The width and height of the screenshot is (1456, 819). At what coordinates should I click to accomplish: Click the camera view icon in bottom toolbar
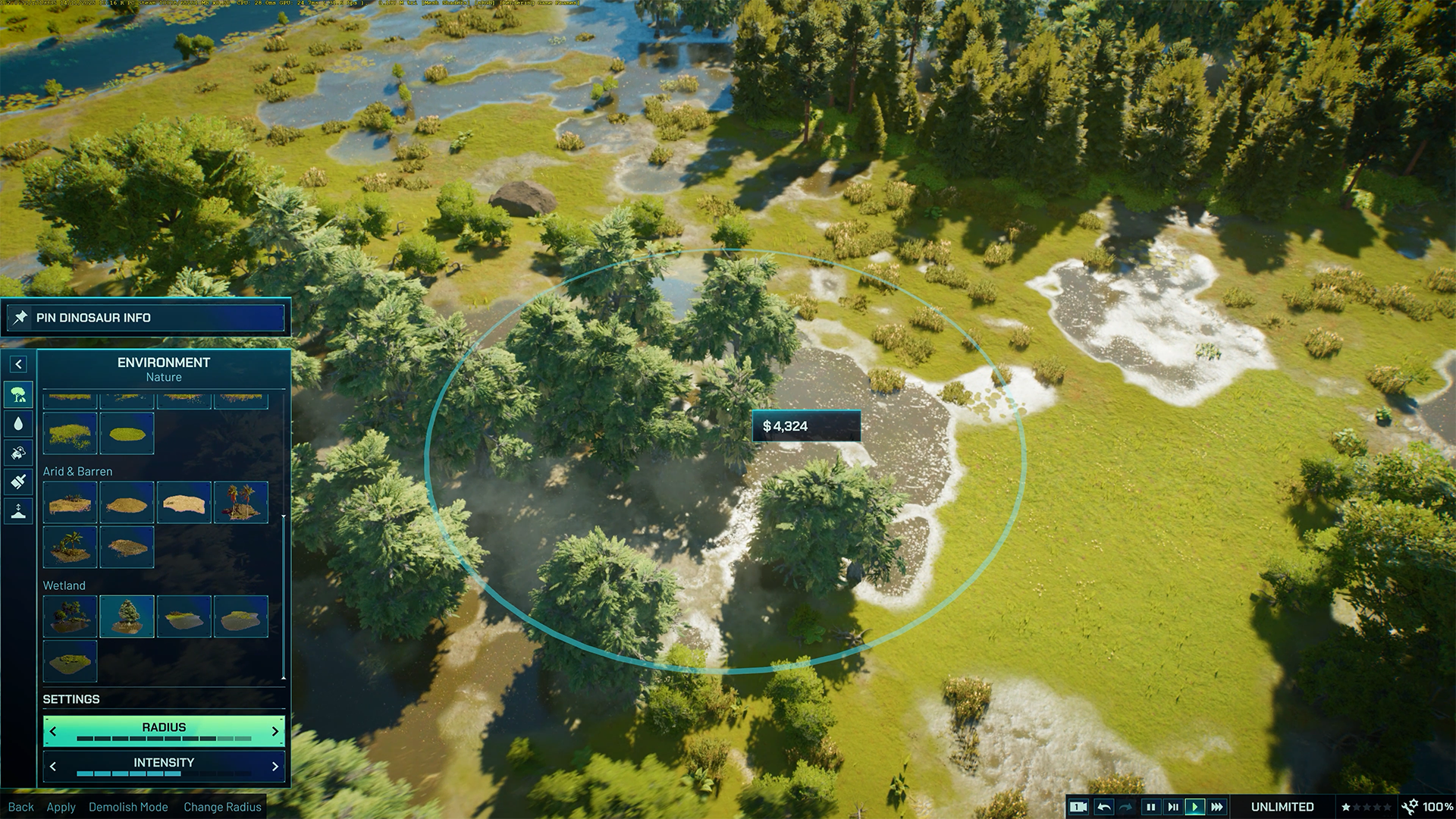1080,807
